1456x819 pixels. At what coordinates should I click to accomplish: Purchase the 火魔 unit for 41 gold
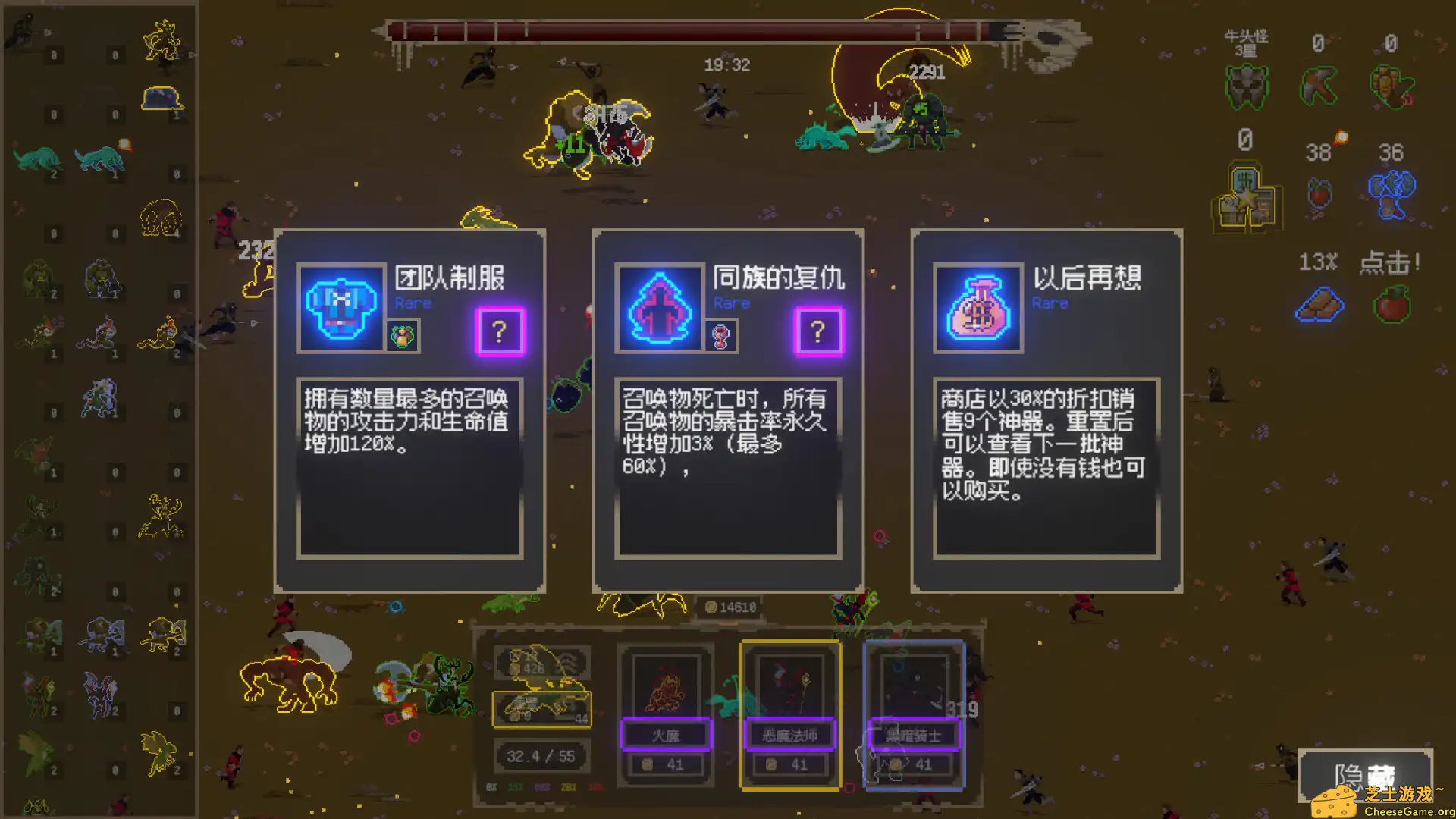point(665,764)
